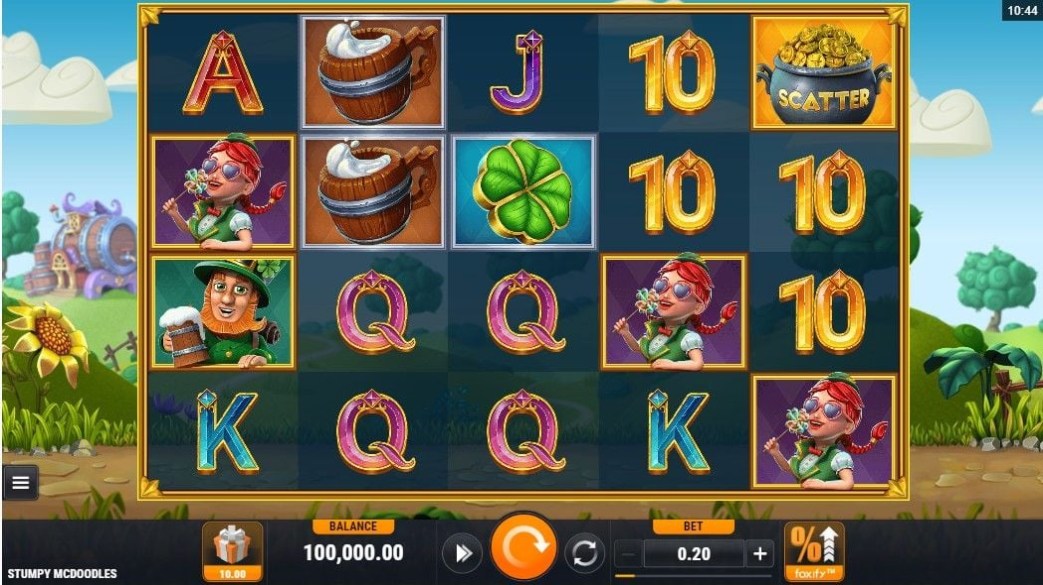Activate the autoplay circular arrows button

click(585, 553)
